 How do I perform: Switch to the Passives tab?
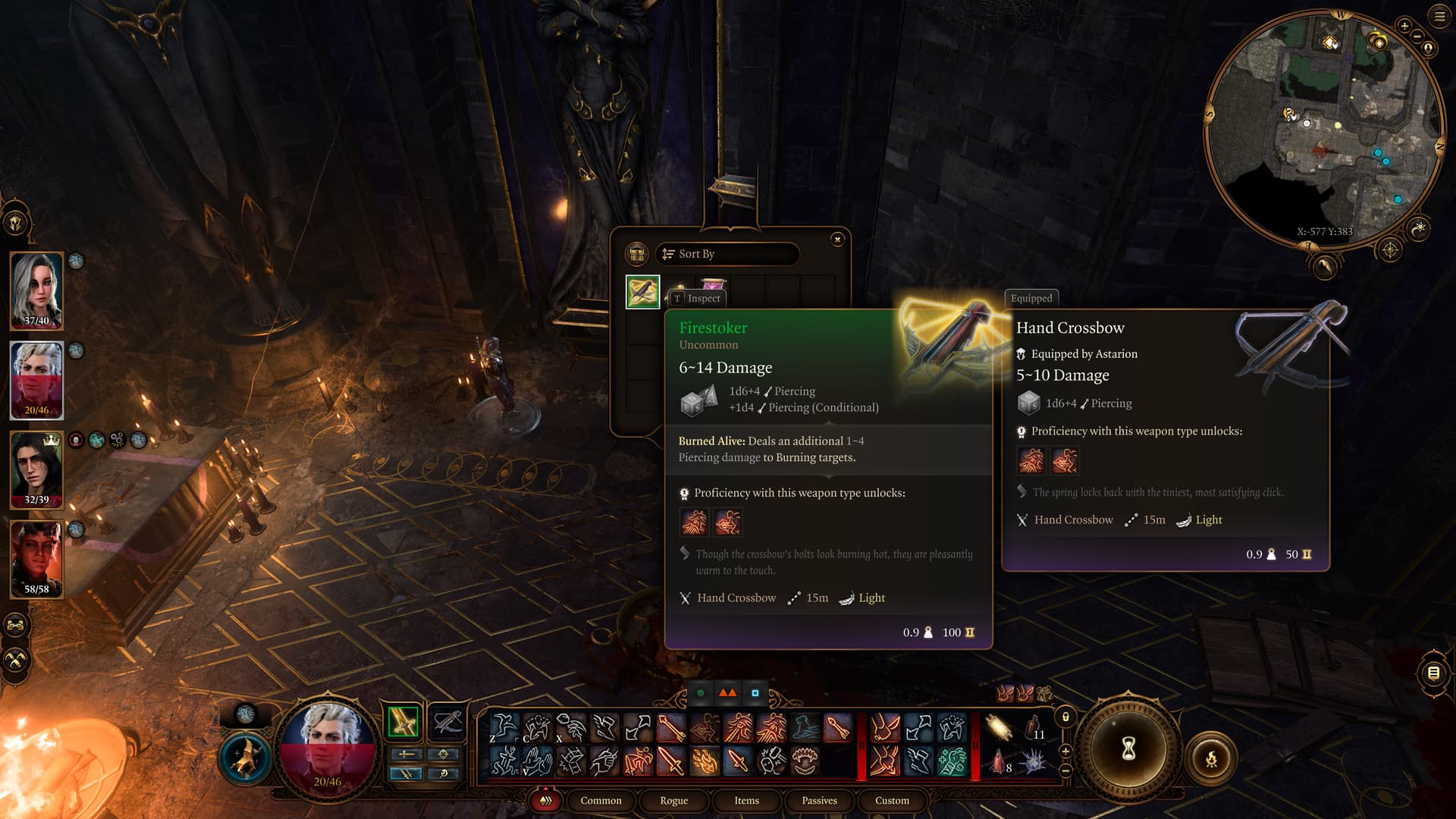point(819,801)
